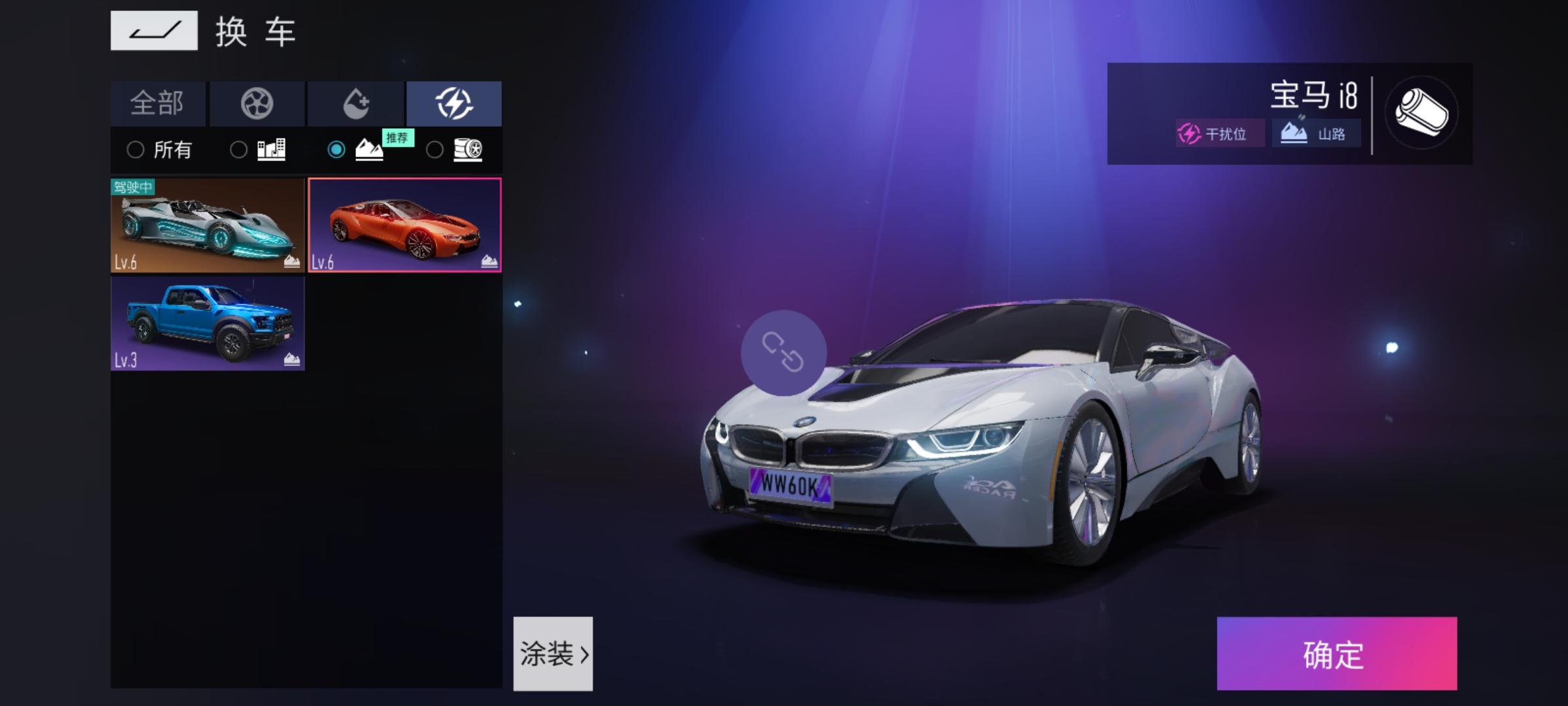Screen dimensions: 1568x706
Task: Pick the teal-glow car marked 驾驶中
Action: [208, 225]
